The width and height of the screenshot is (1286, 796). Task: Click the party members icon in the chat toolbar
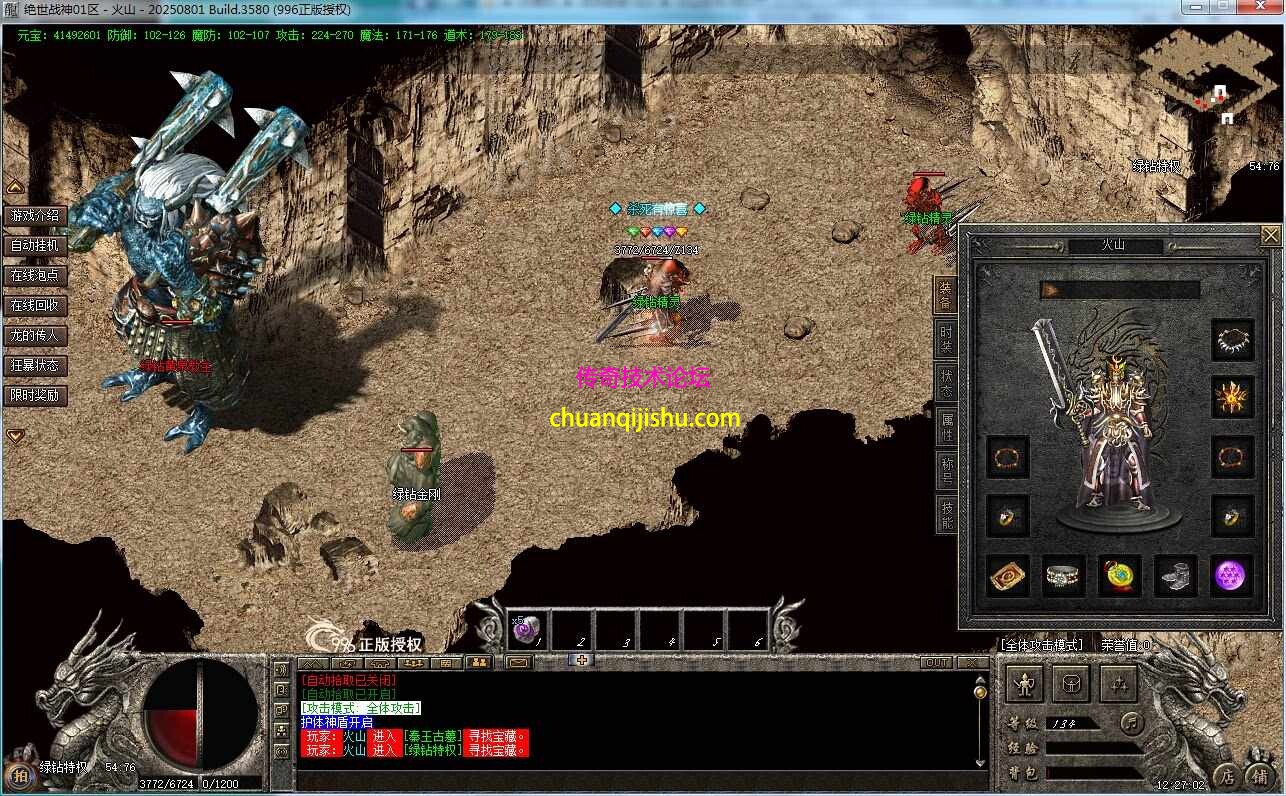tap(479, 662)
